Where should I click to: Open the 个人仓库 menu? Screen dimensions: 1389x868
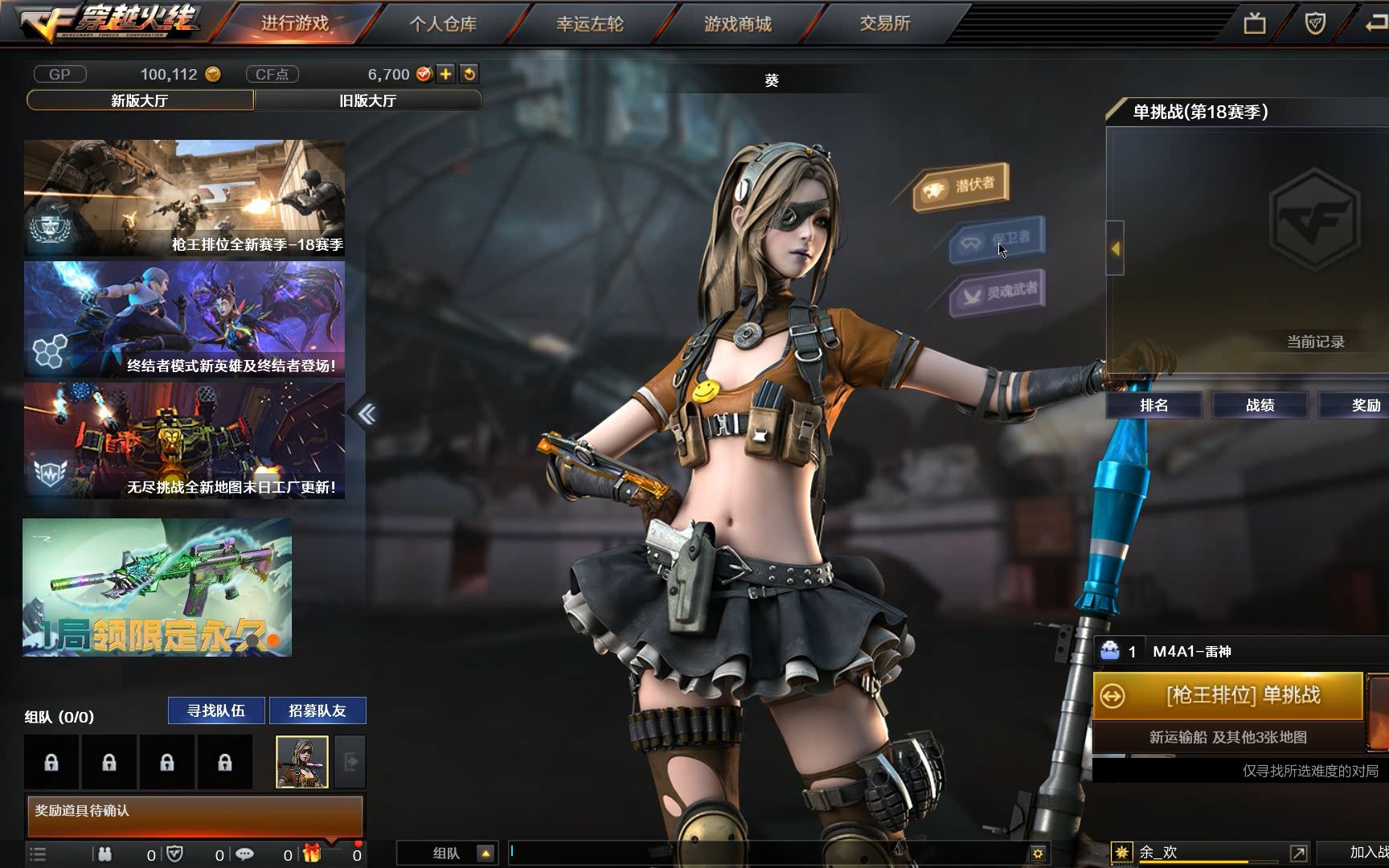(x=443, y=23)
